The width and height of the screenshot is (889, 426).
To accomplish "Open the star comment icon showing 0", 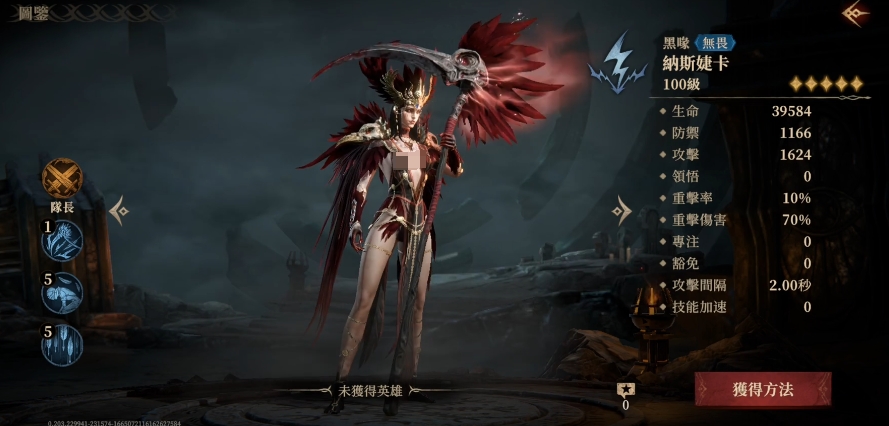I will (x=626, y=391).
